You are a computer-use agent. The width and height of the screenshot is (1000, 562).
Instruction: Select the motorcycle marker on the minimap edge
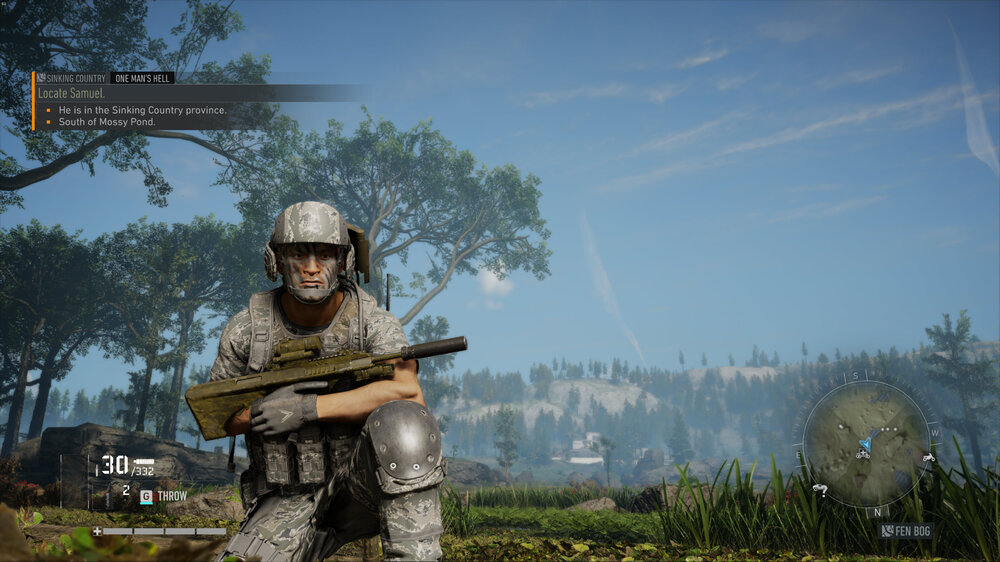928,458
